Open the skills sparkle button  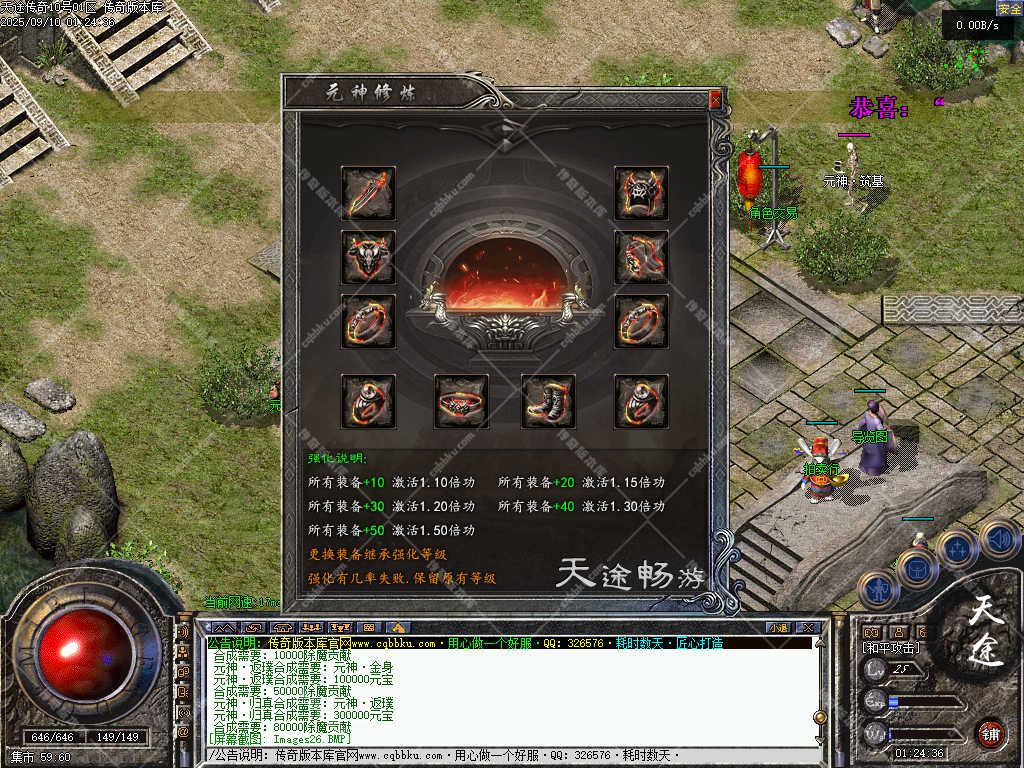[957, 549]
